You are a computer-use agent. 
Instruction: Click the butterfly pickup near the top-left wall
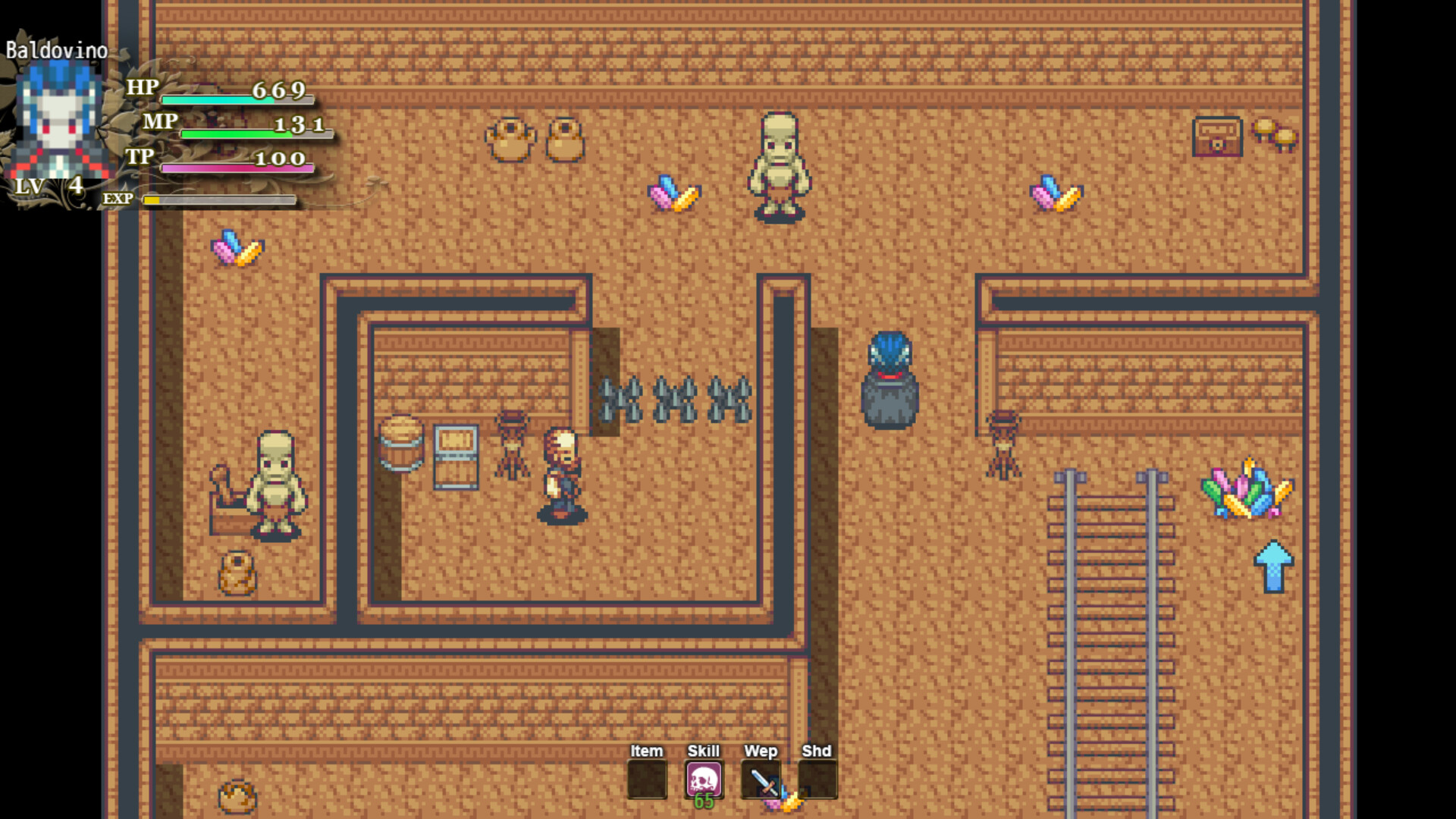[239, 246]
